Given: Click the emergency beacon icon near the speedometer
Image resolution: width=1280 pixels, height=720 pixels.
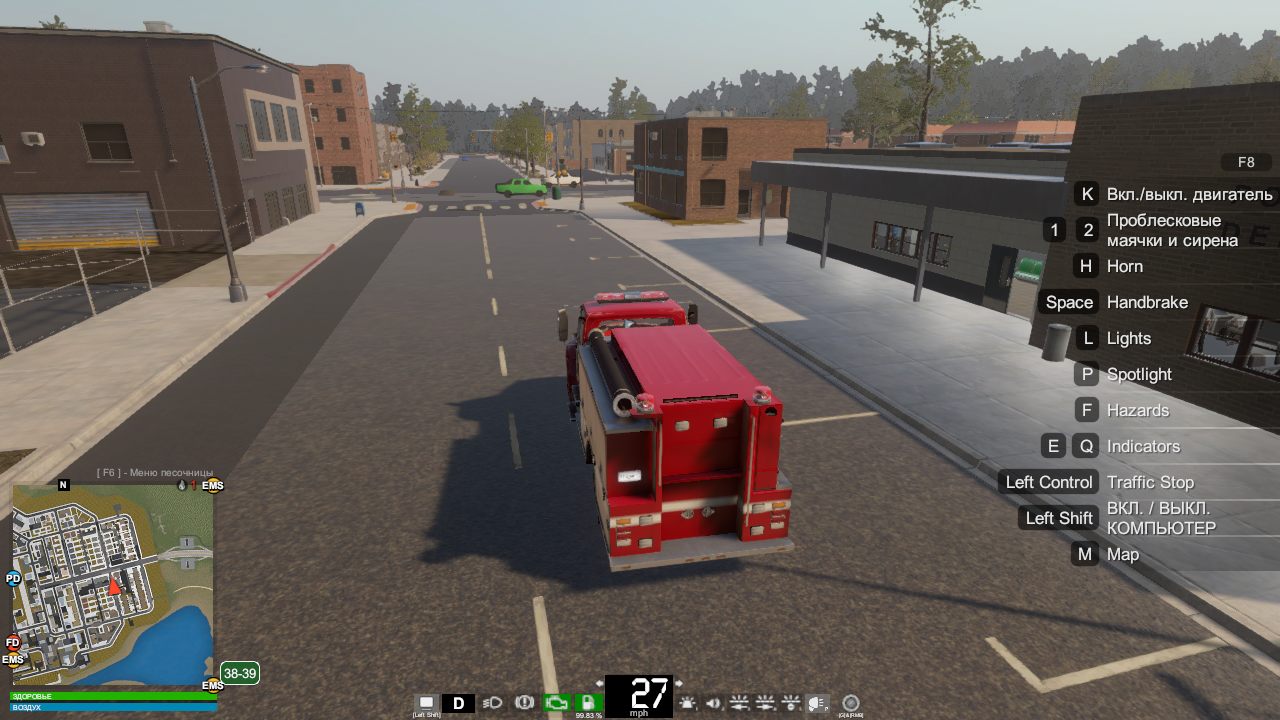Looking at the screenshot, I should (x=687, y=703).
